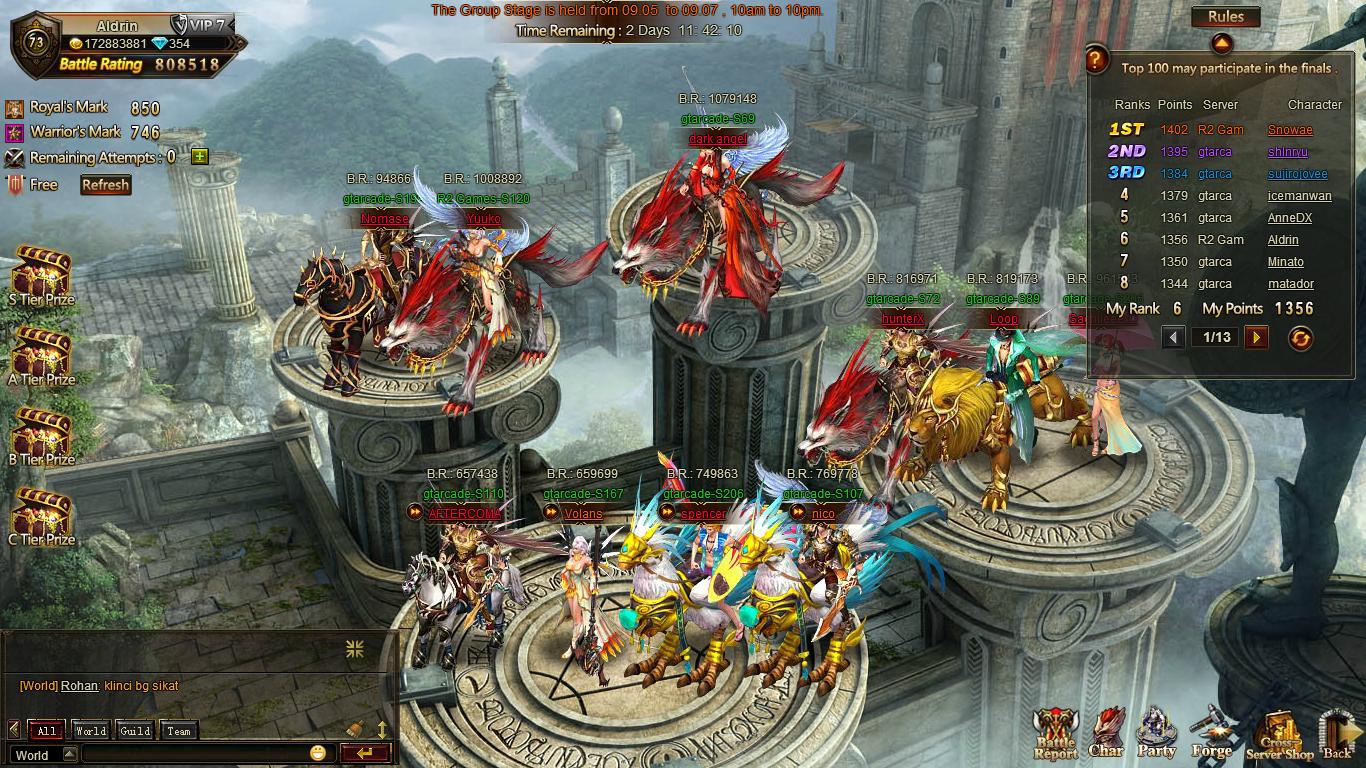Viewport: 1366px width, 768px height.
Task: Open the Battle Report
Action: click(1055, 735)
